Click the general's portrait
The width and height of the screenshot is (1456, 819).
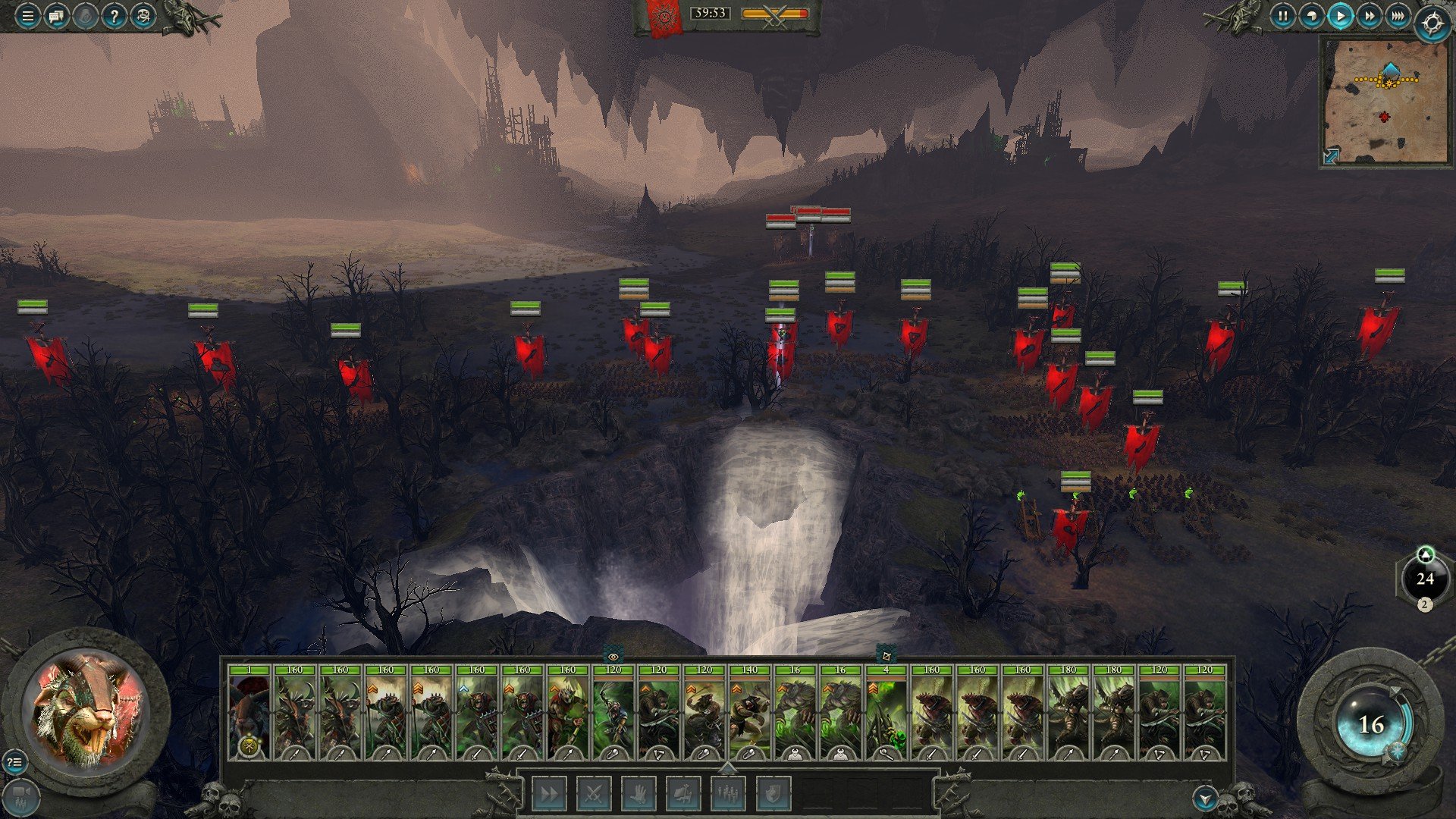[x=86, y=709]
